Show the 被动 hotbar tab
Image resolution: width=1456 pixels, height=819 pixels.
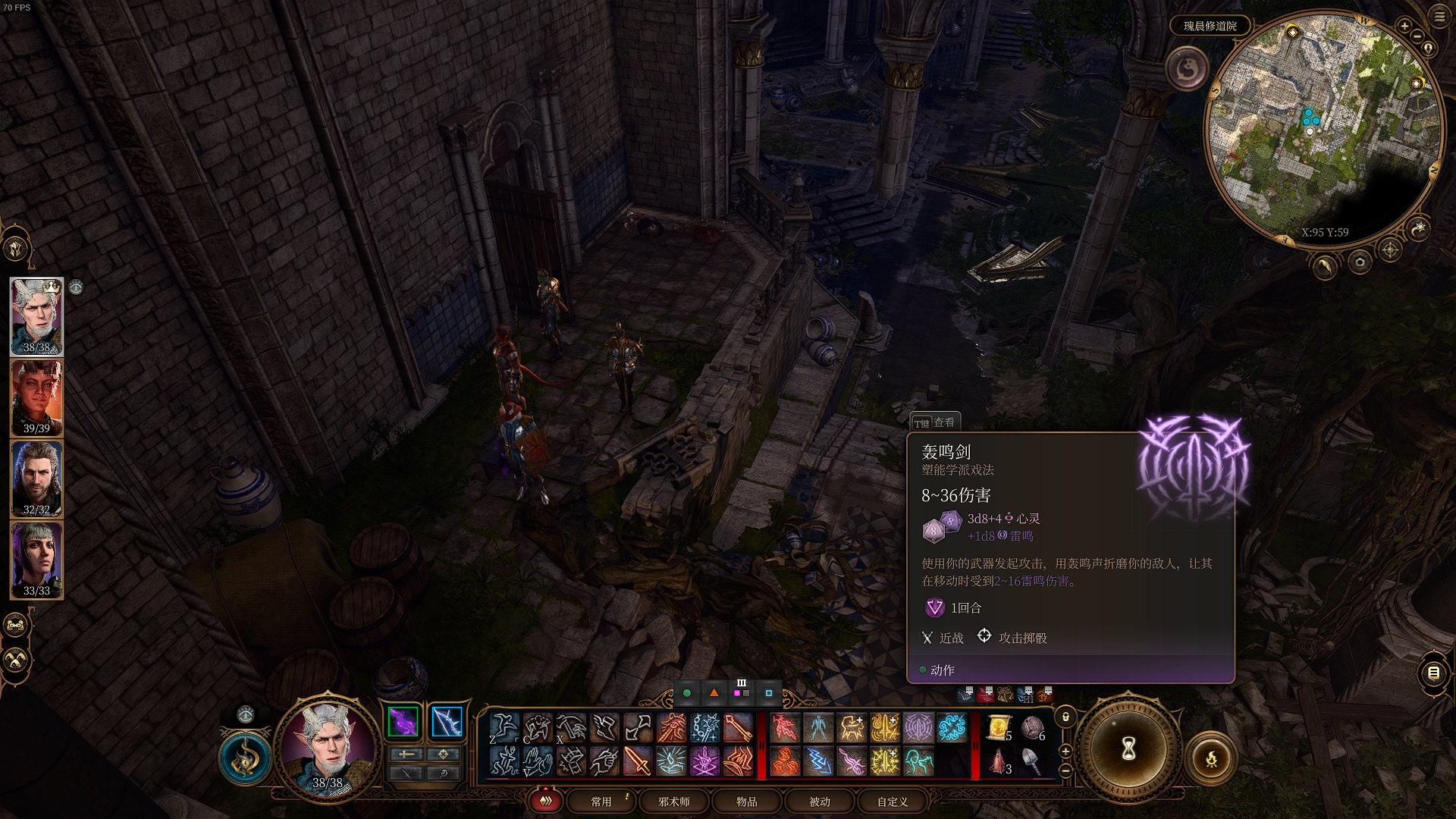[820, 802]
